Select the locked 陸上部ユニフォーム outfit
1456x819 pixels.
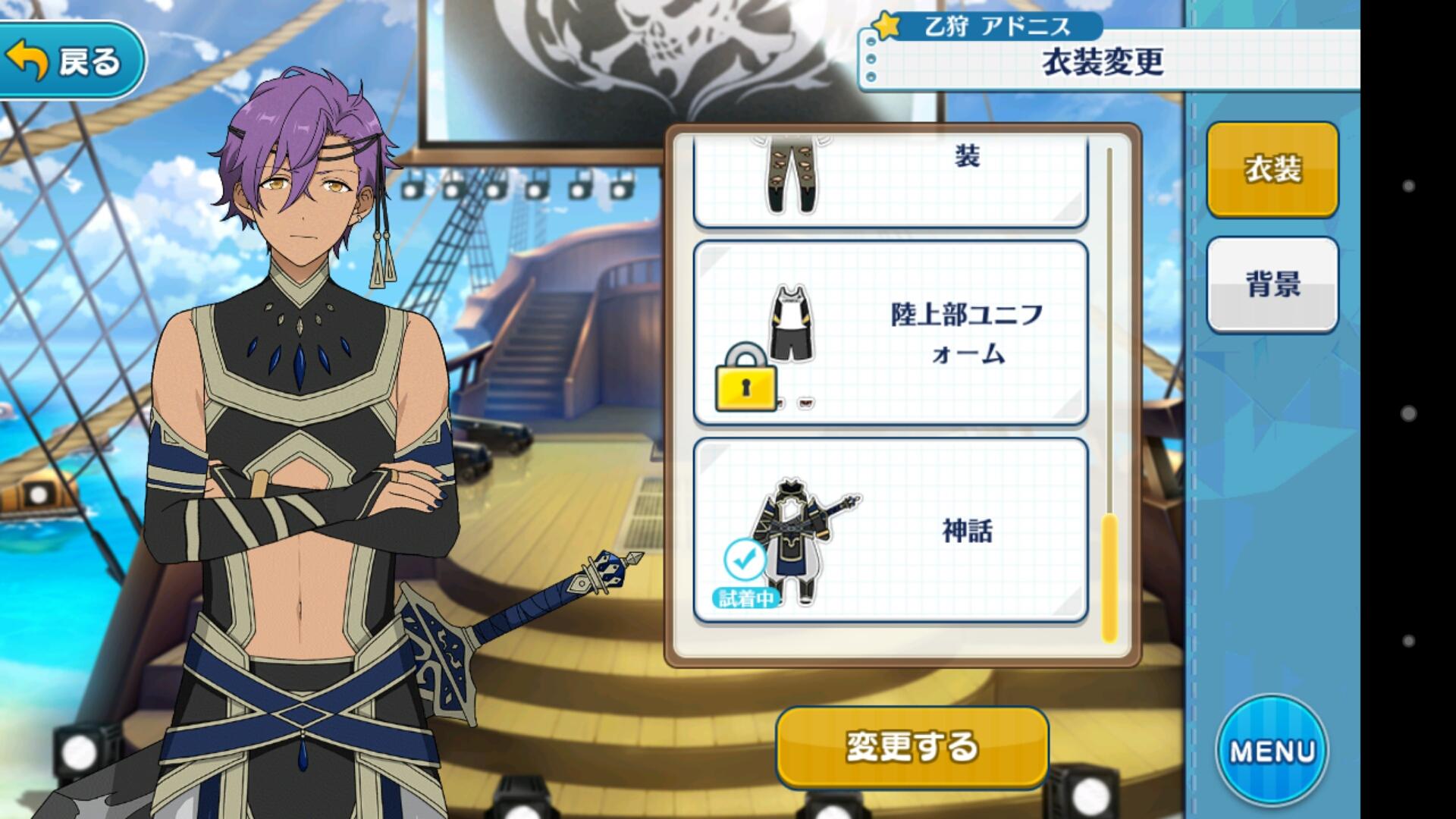coord(890,334)
